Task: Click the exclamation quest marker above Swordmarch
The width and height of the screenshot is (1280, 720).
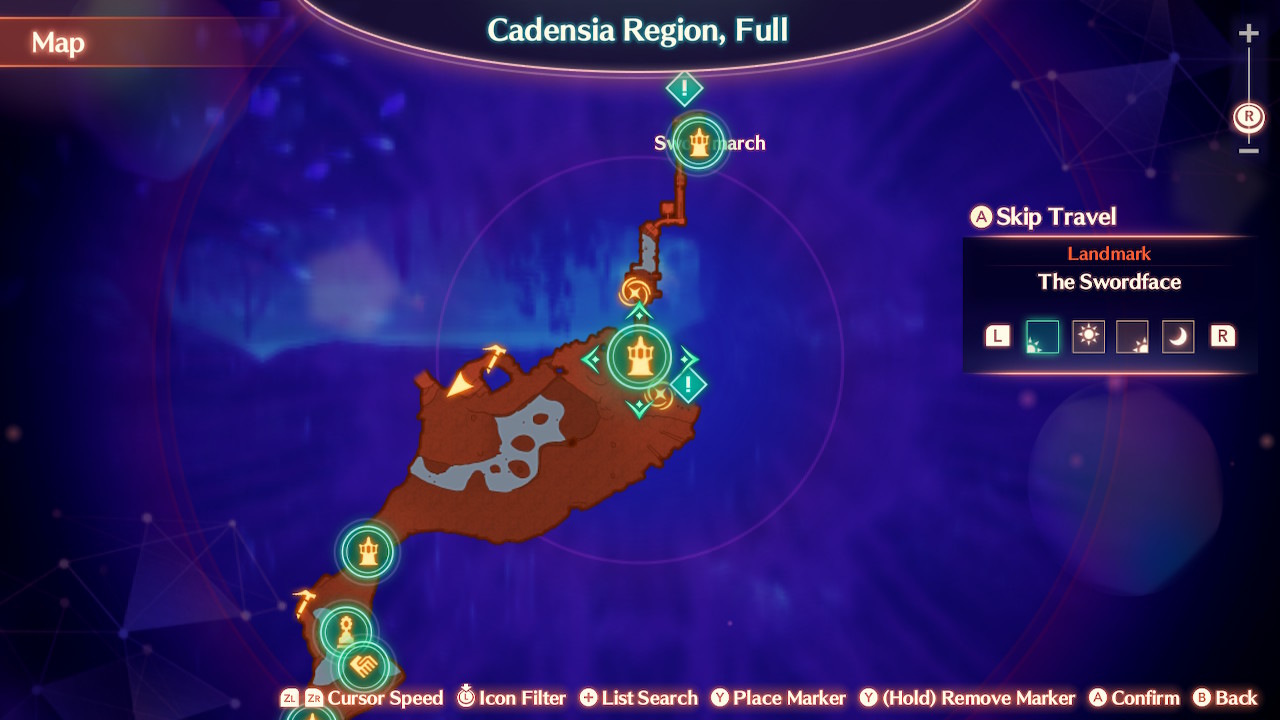Action: (683, 89)
